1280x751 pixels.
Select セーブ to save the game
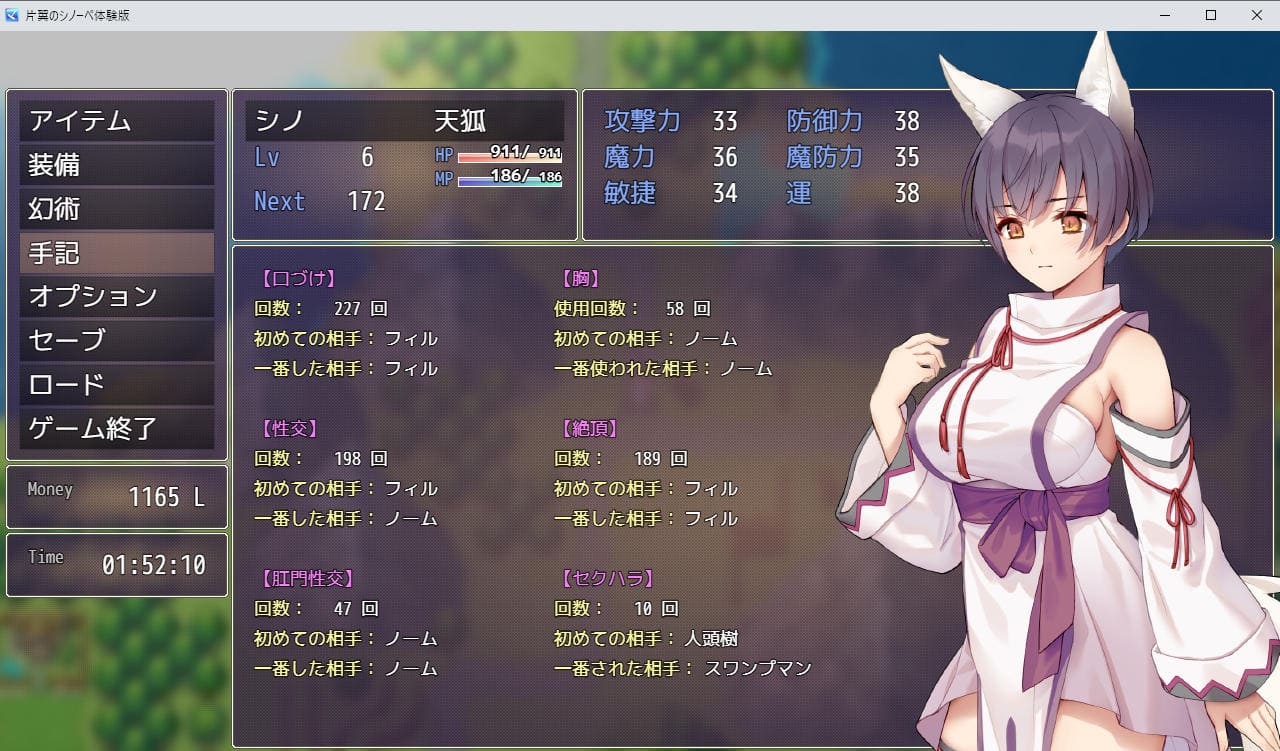(116, 341)
